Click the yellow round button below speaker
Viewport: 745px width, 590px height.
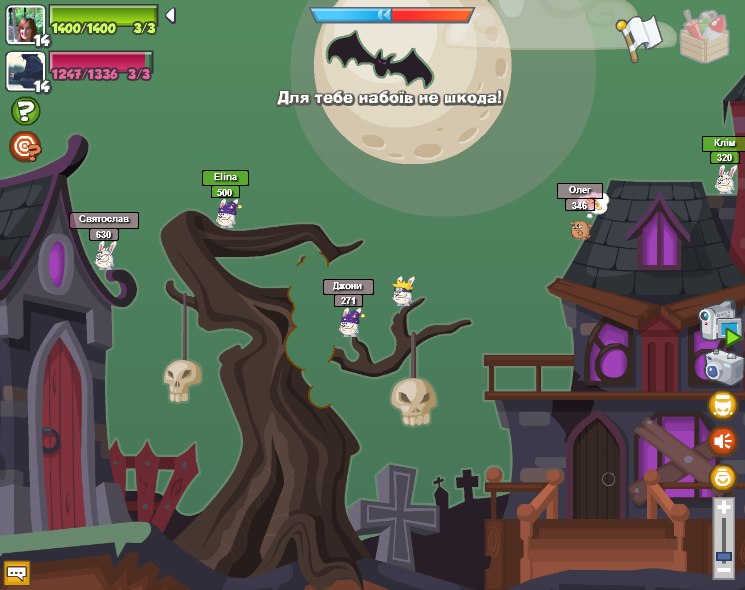click(722, 477)
